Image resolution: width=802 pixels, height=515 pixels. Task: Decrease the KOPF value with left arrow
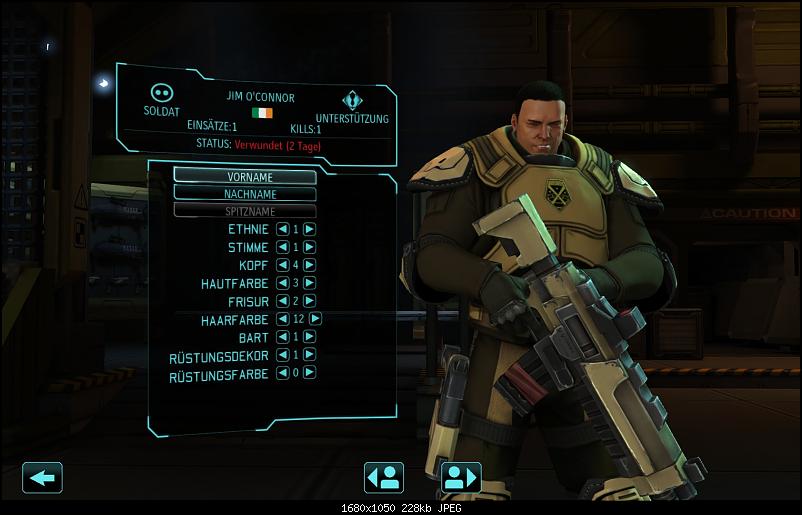(x=282, y=264)
